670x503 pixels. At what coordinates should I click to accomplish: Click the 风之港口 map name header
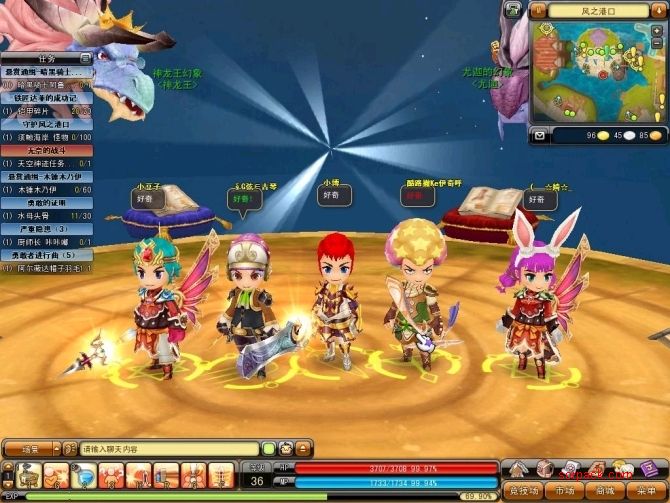coord(598,10)
